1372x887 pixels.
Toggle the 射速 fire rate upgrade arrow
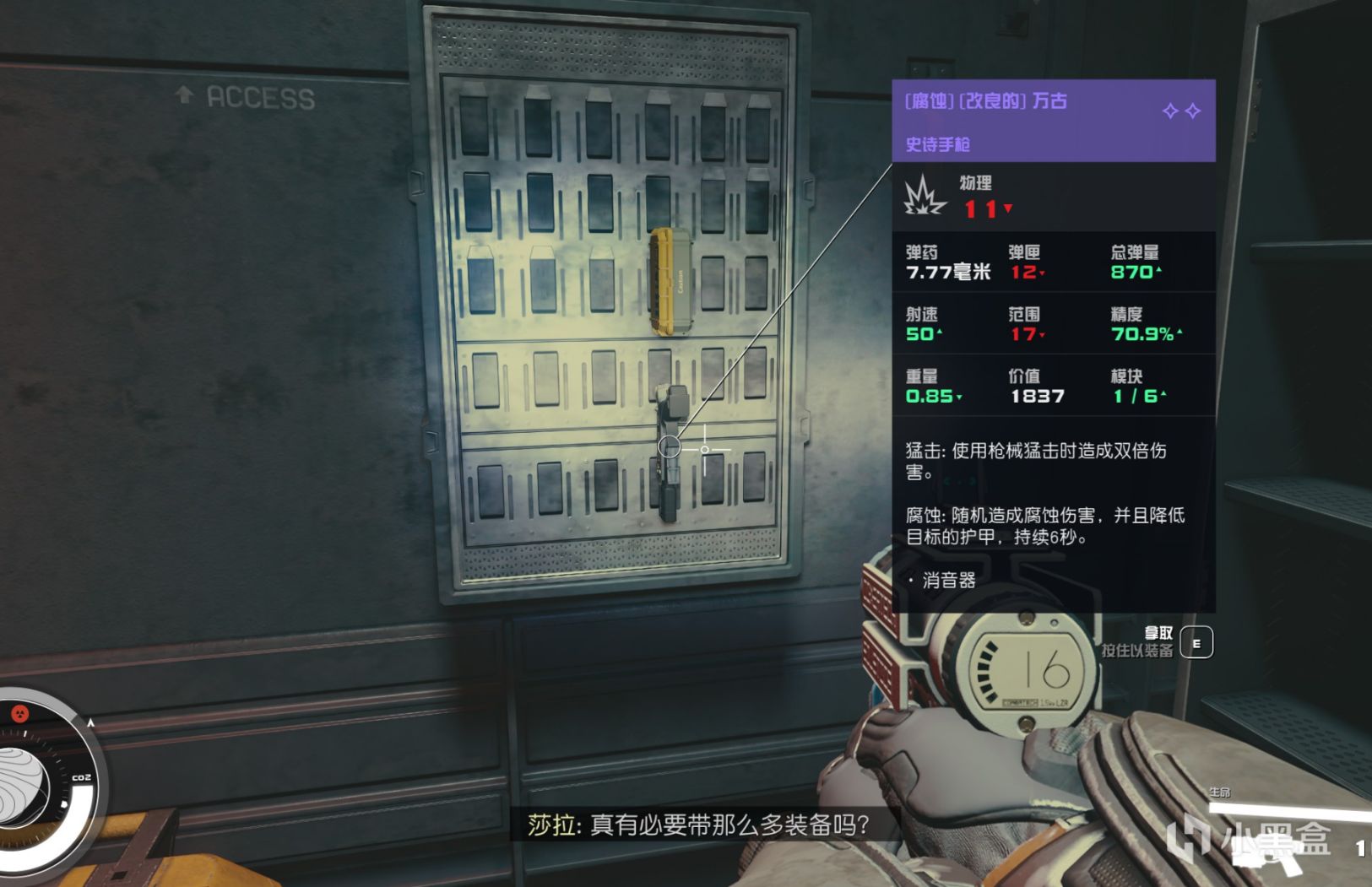pyautogui.click(x=938, y=334)
